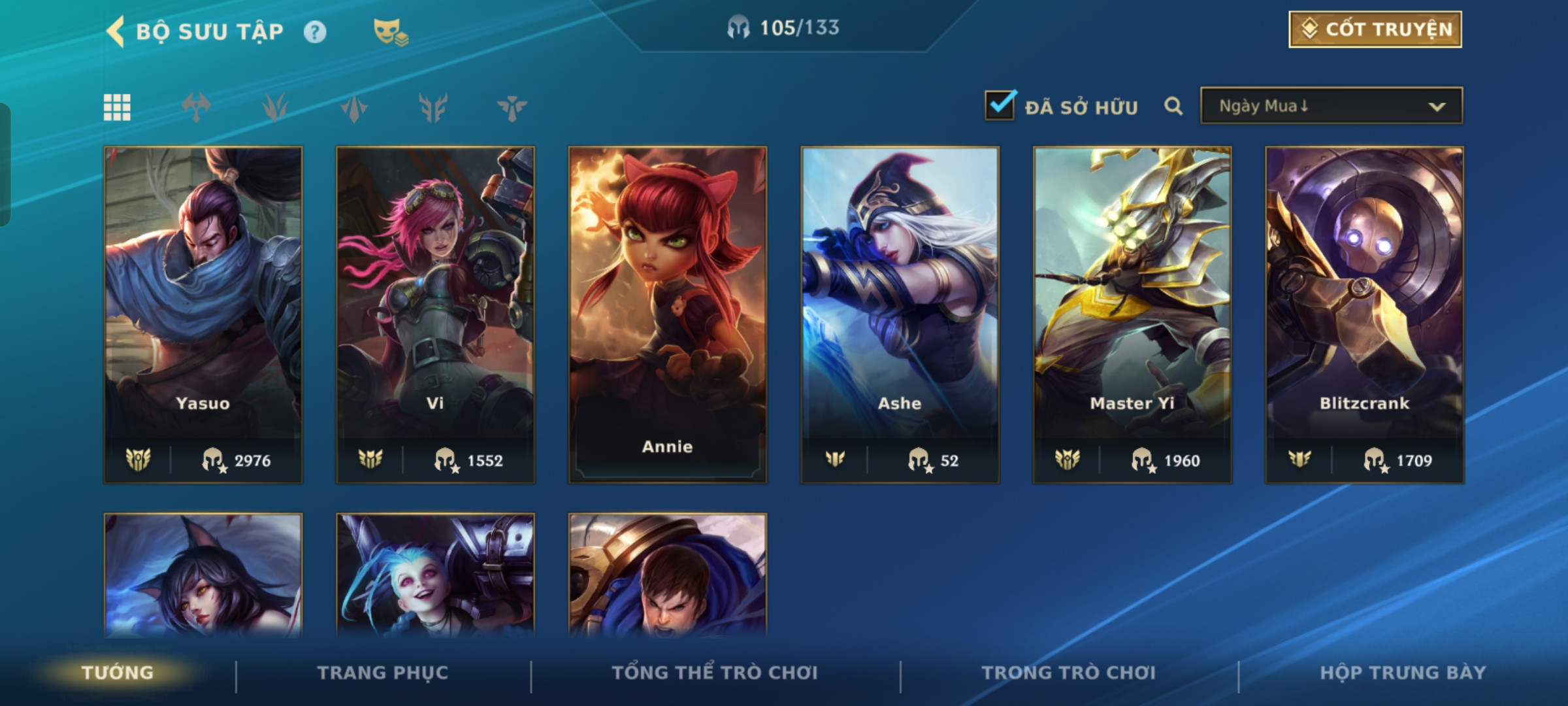This screenshot has height=706, width=1568.
Task: Click the golden mask and coins icon
Action: (x=390, y=32)
